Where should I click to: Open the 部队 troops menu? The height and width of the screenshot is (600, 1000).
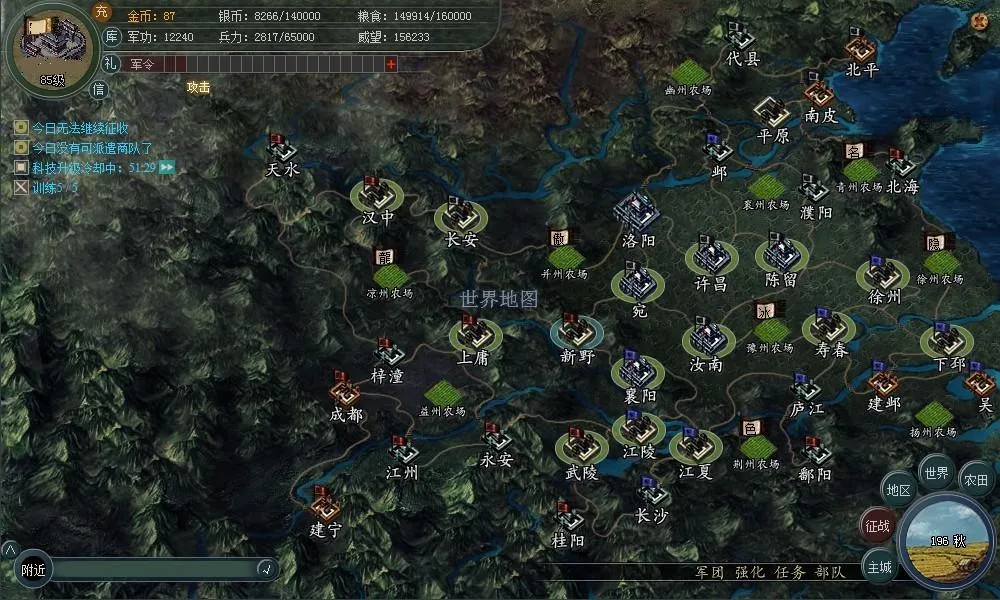(830, 572)
